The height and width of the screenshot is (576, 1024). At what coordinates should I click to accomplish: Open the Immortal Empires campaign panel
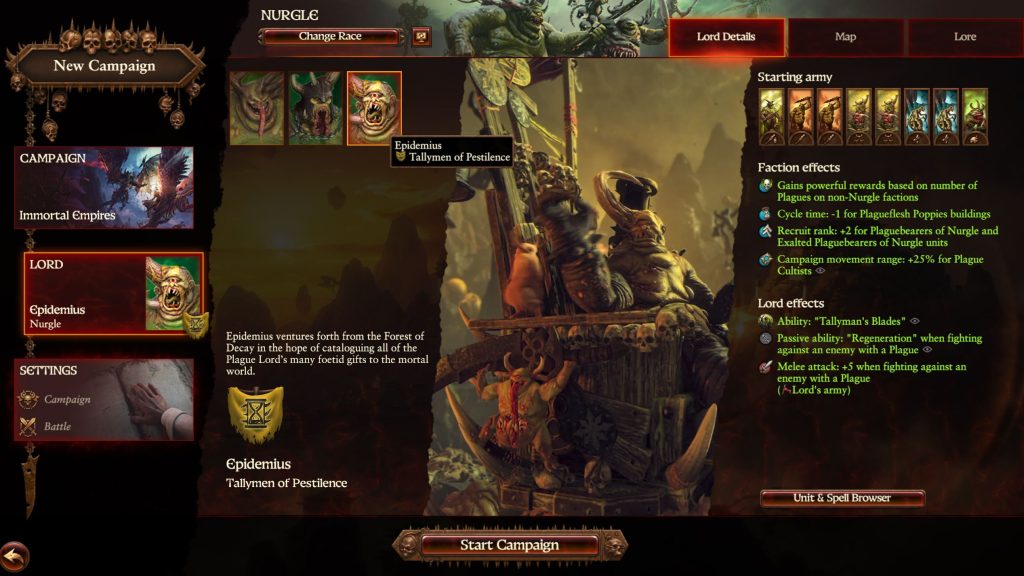click(x=104, y=188)
